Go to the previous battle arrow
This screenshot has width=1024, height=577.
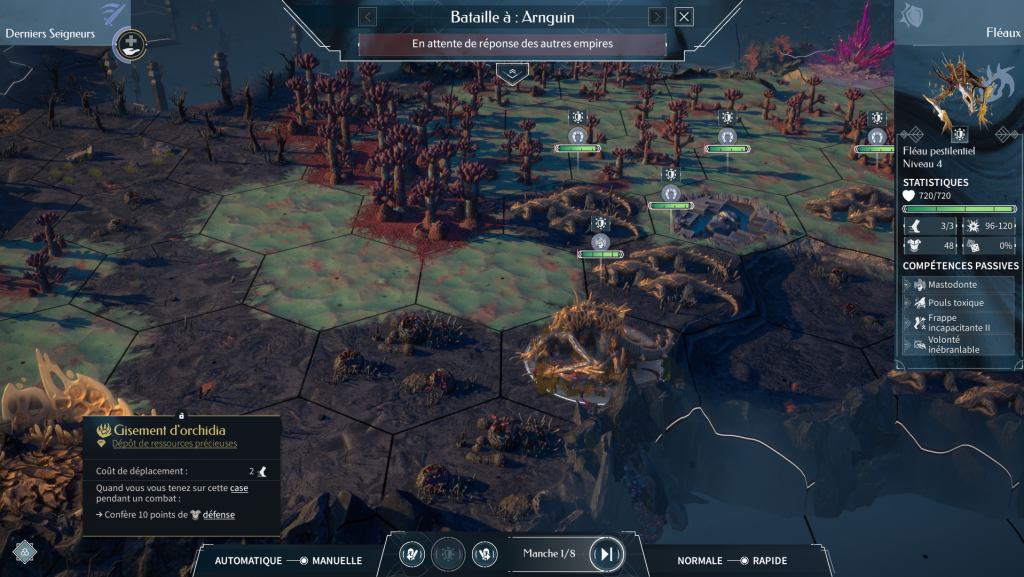click(x=367, y=17)
